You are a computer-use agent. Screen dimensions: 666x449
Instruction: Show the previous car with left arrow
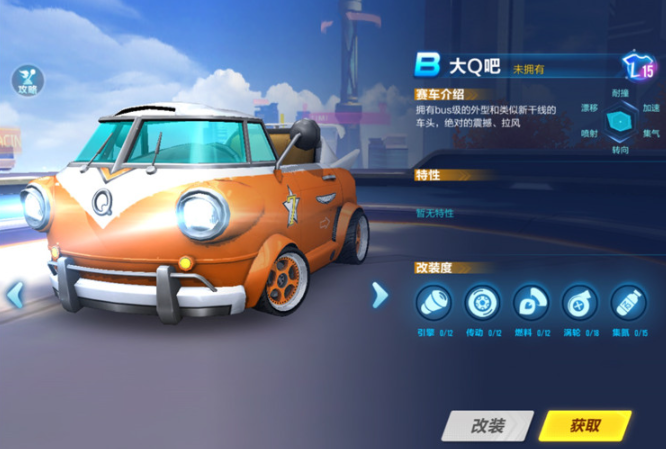(14, 295)
